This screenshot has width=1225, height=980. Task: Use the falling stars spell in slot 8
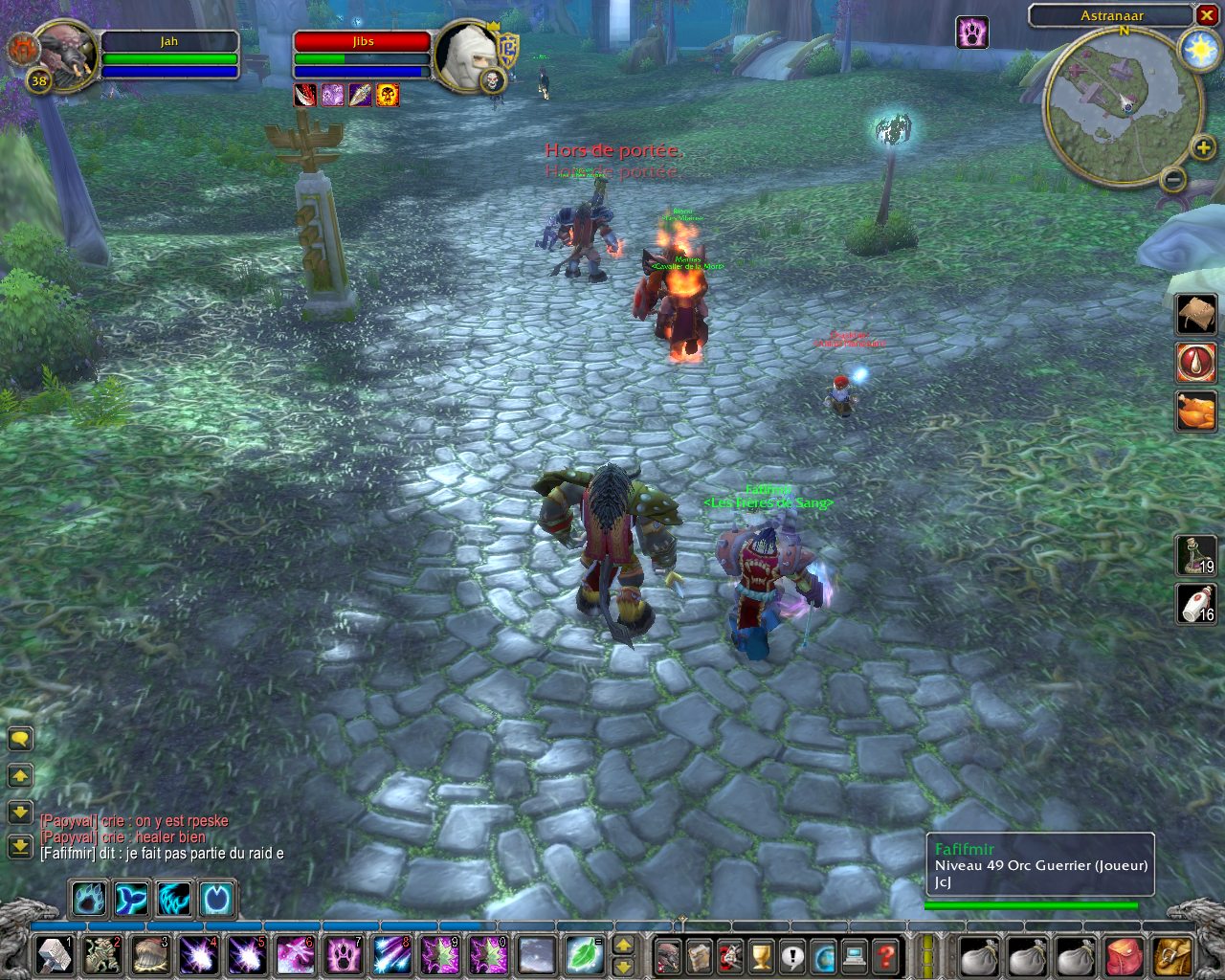(392, 955)
